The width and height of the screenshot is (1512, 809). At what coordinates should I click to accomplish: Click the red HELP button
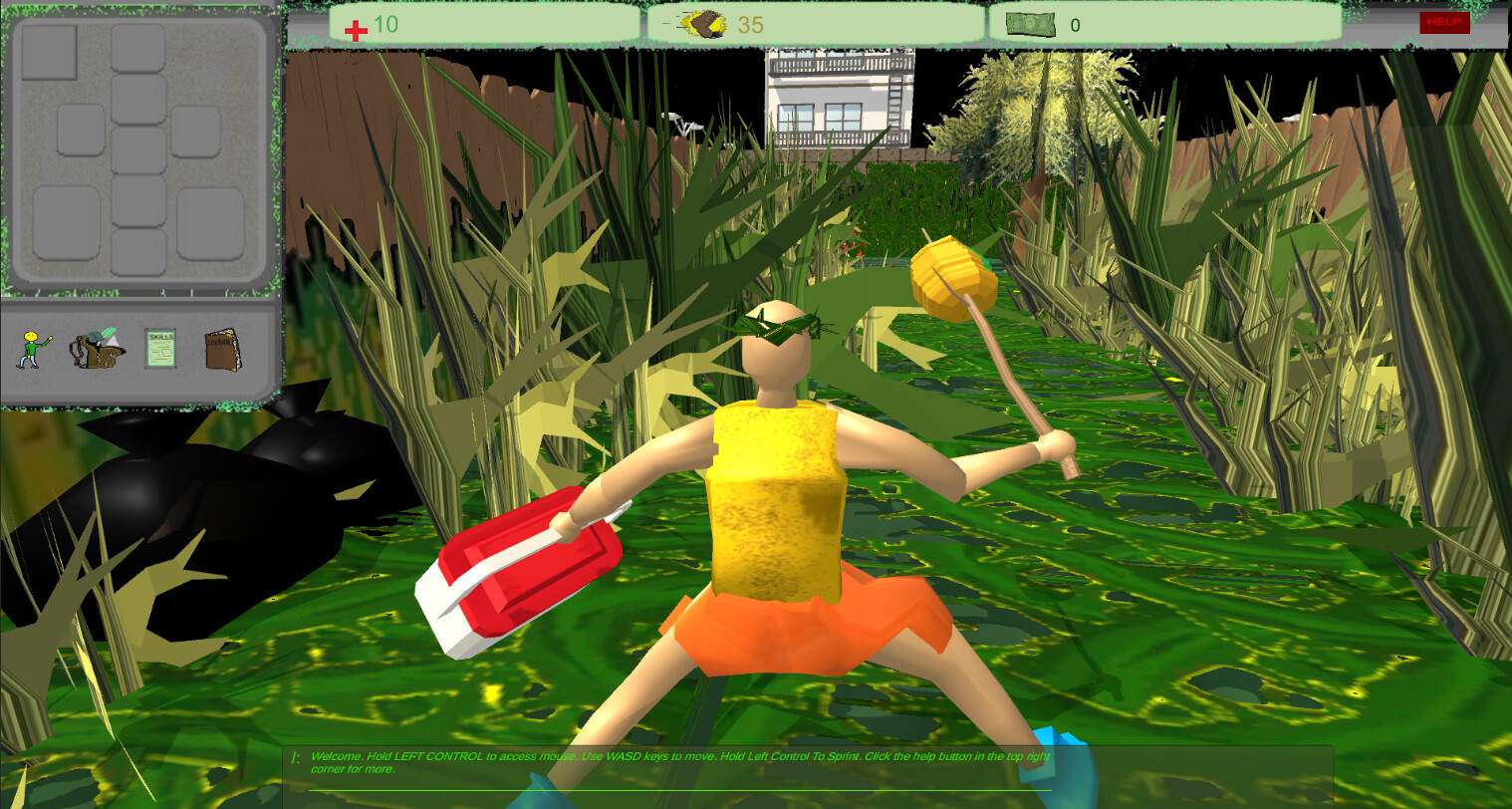(x=1443, y=23)
